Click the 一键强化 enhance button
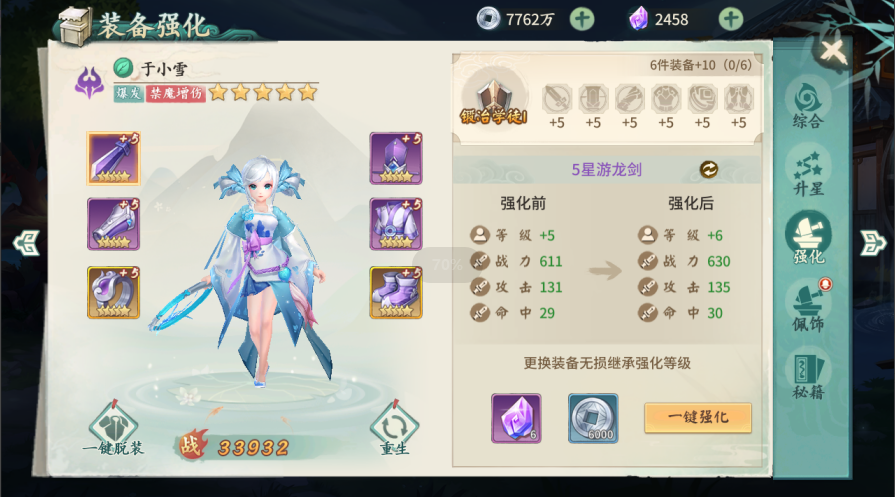The height and width of the screenshot is (497, 895). [697, 418]
